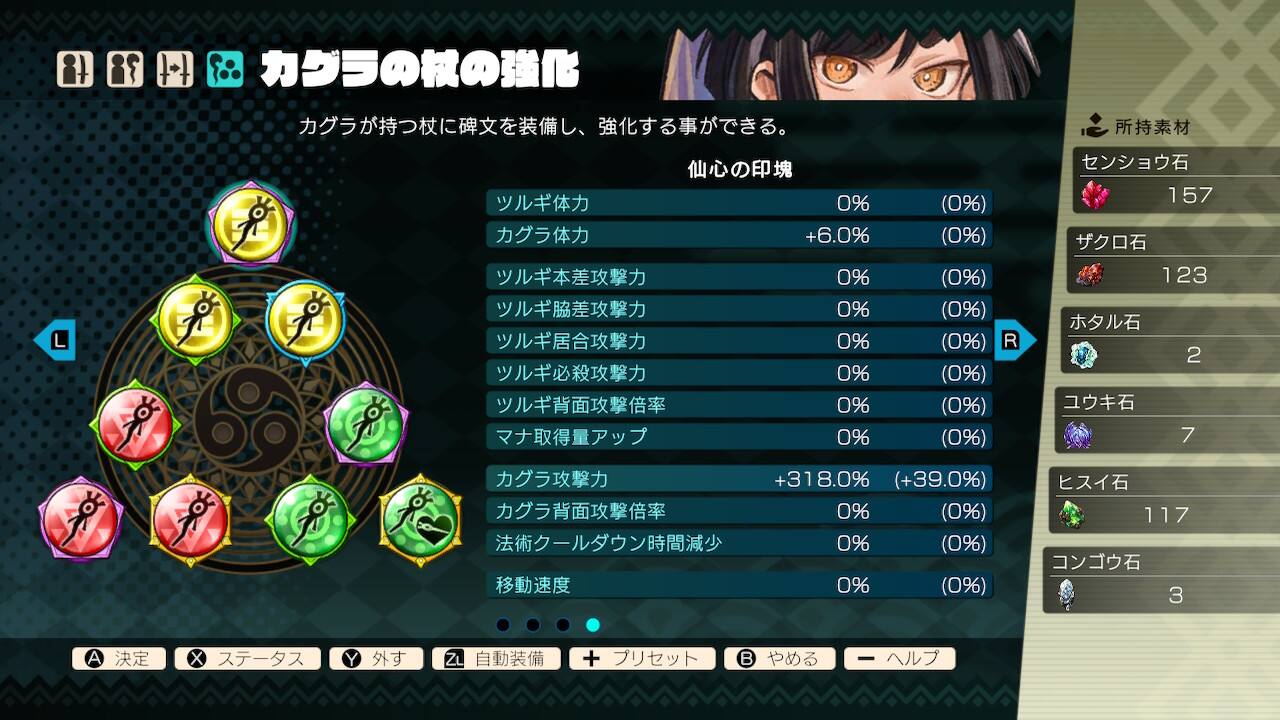Pick the red inscription with yellow frame
This screenshot has height=720, width=1280.
coord(190,520)
